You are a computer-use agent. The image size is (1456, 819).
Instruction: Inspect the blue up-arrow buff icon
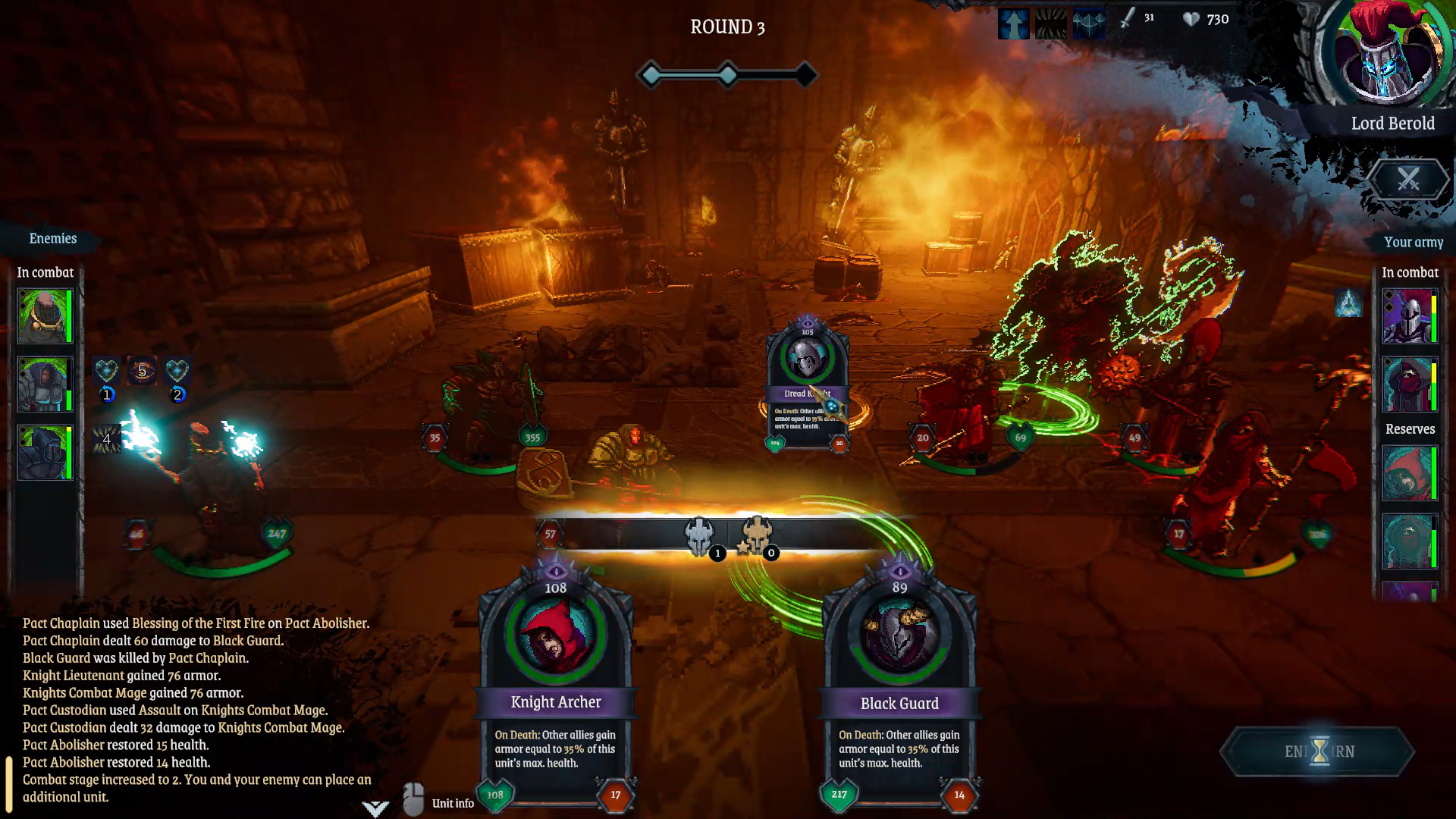1013,24
